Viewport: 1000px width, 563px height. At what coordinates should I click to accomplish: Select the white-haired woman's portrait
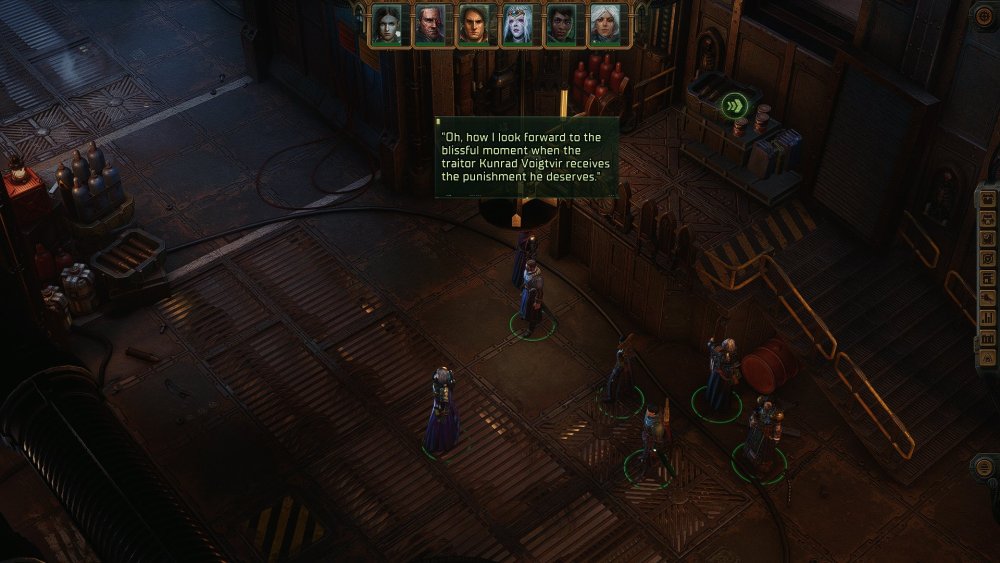pos(604,25)
